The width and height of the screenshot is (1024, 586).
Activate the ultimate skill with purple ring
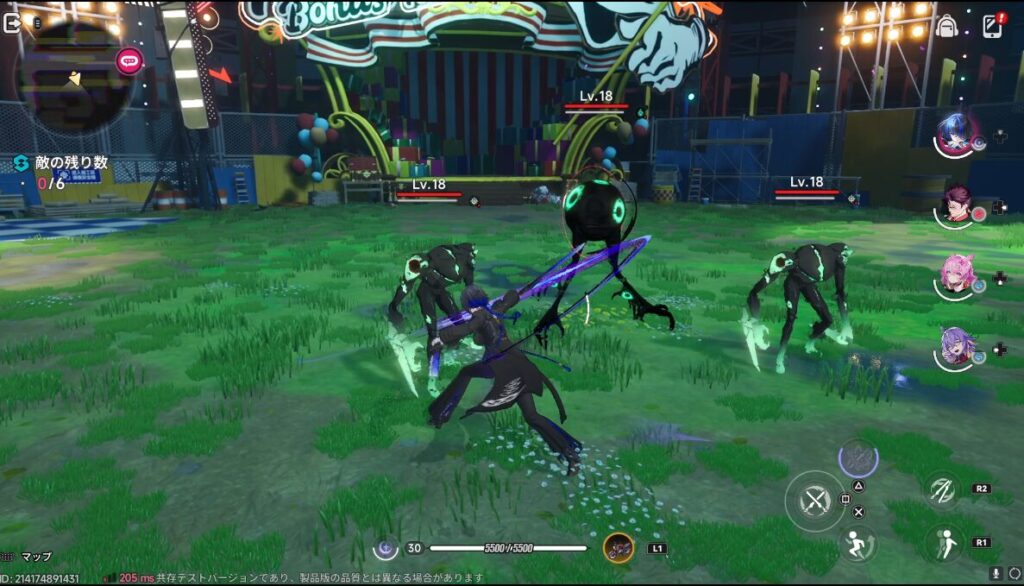[858, 459]
